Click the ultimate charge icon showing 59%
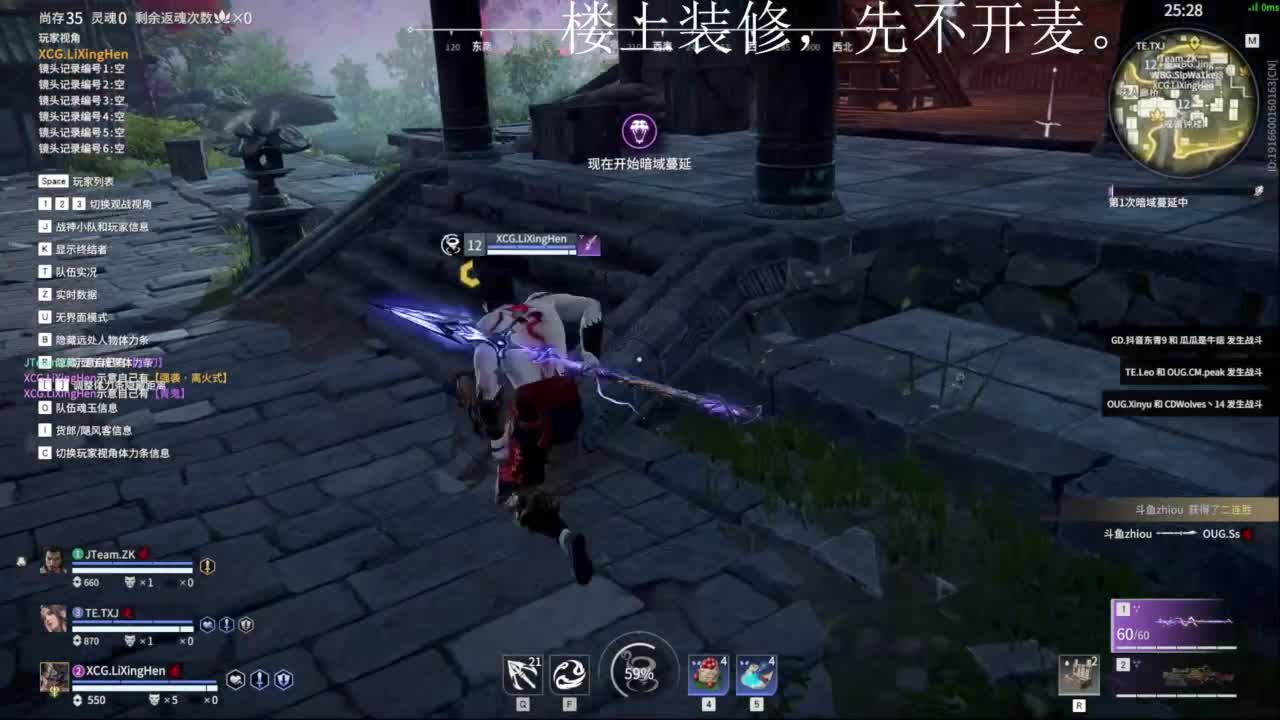 [637, 672]
